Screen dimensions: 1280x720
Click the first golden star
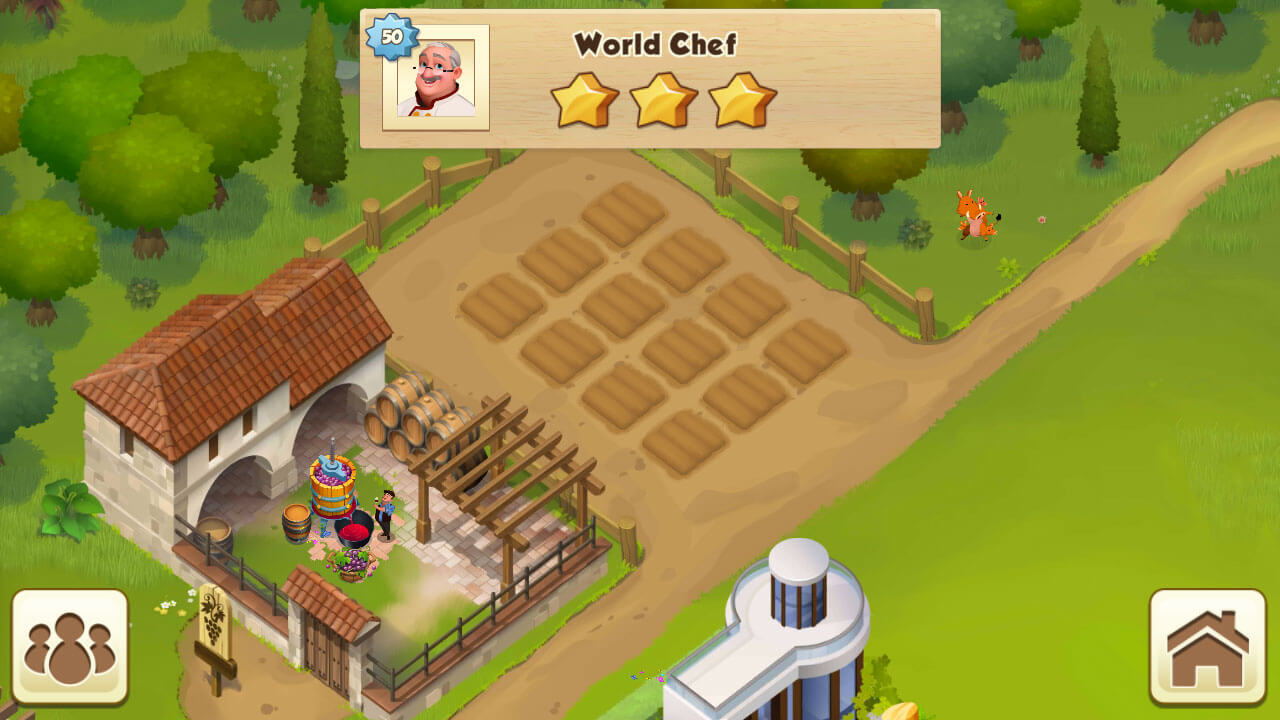[587, 97]
